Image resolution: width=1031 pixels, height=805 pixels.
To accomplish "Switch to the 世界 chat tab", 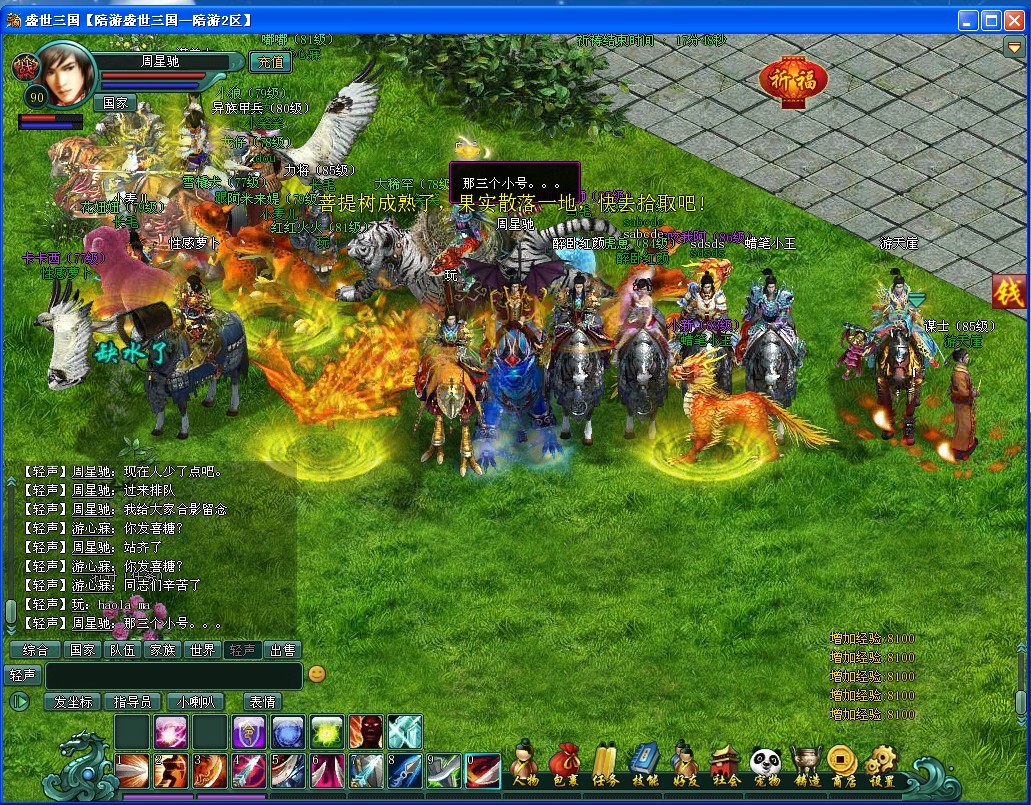I will 202,650.
